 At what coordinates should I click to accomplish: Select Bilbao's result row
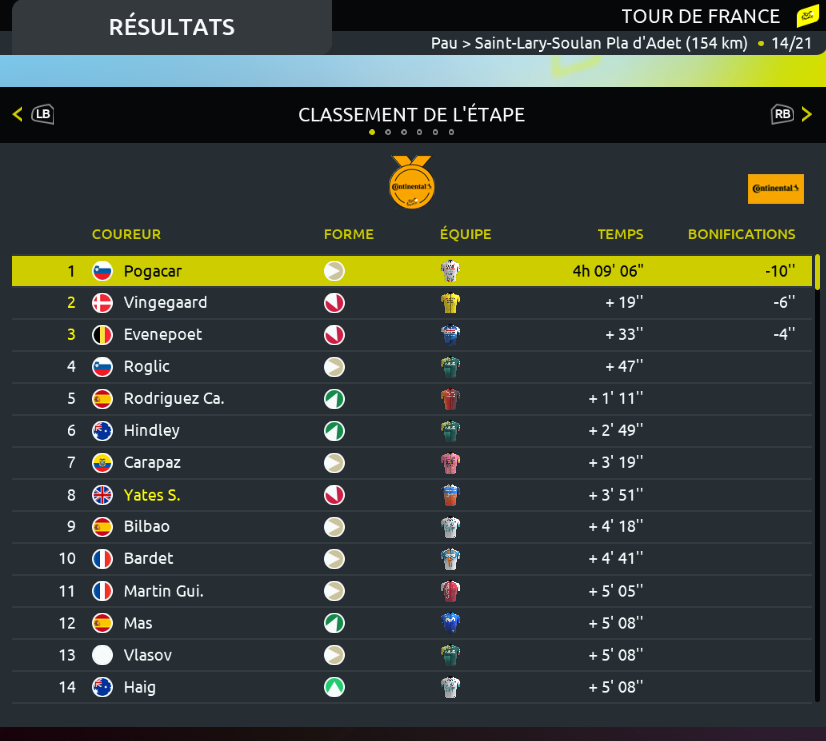click(411, 527)
